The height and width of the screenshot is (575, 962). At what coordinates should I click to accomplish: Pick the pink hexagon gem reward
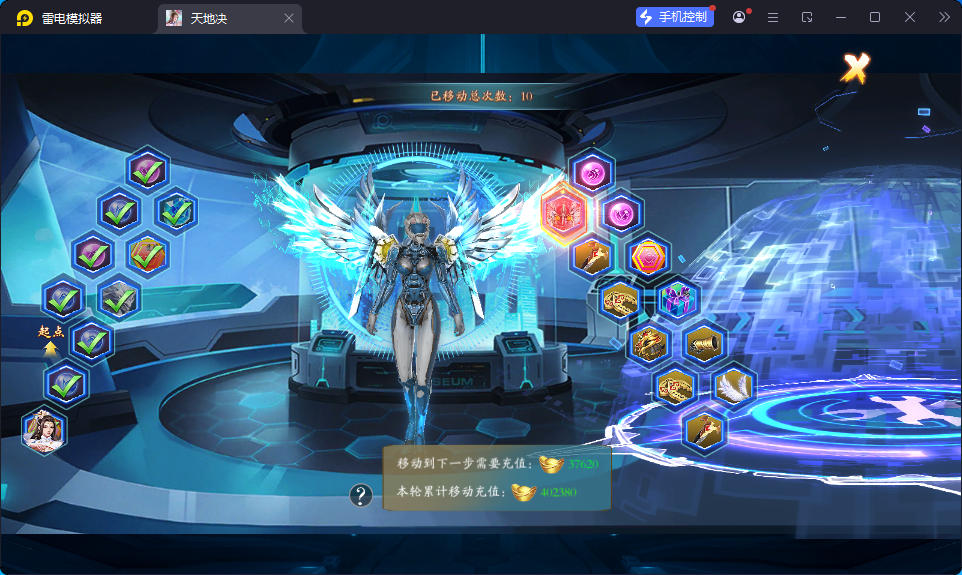coord(648,256)
